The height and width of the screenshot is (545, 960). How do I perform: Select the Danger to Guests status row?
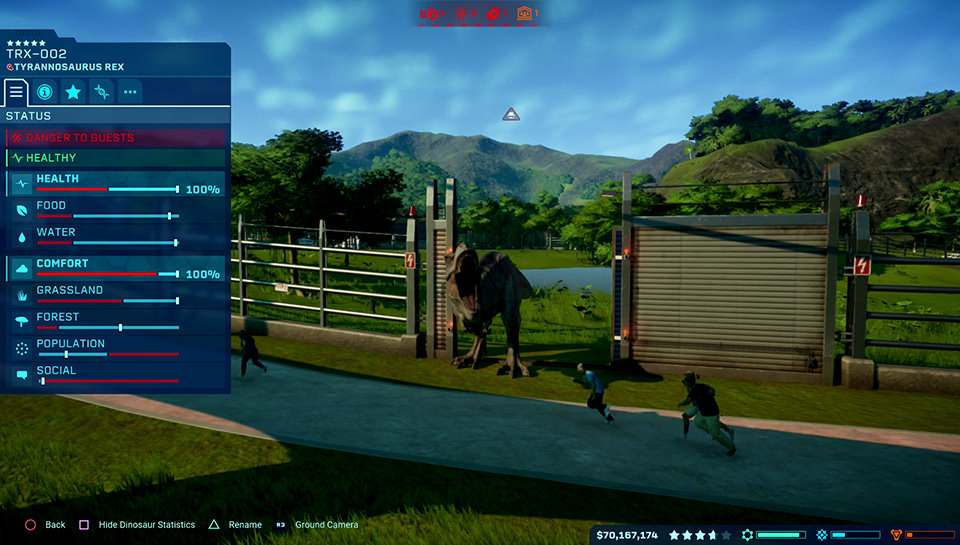click(116, 138)
